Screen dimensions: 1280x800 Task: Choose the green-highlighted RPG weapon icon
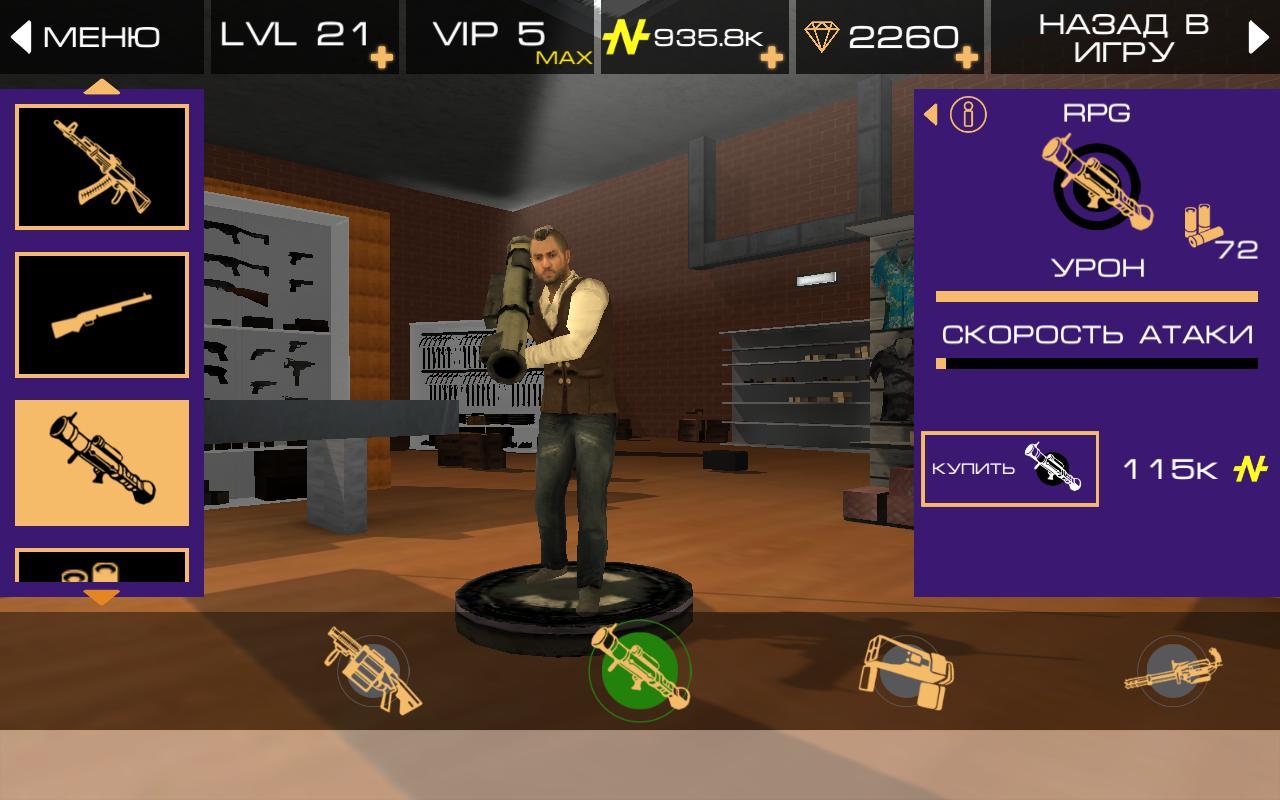(639, 670)
